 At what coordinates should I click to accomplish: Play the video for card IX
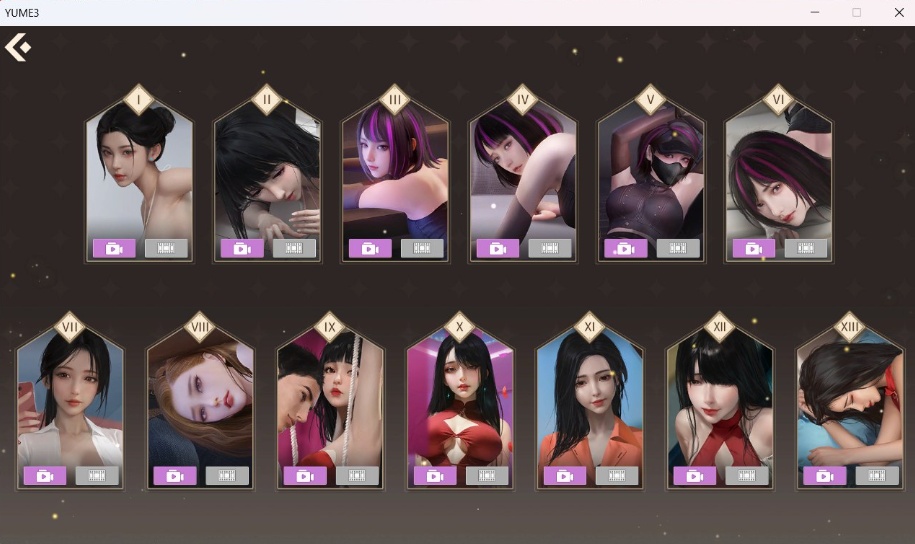click(x=305, y=476)
